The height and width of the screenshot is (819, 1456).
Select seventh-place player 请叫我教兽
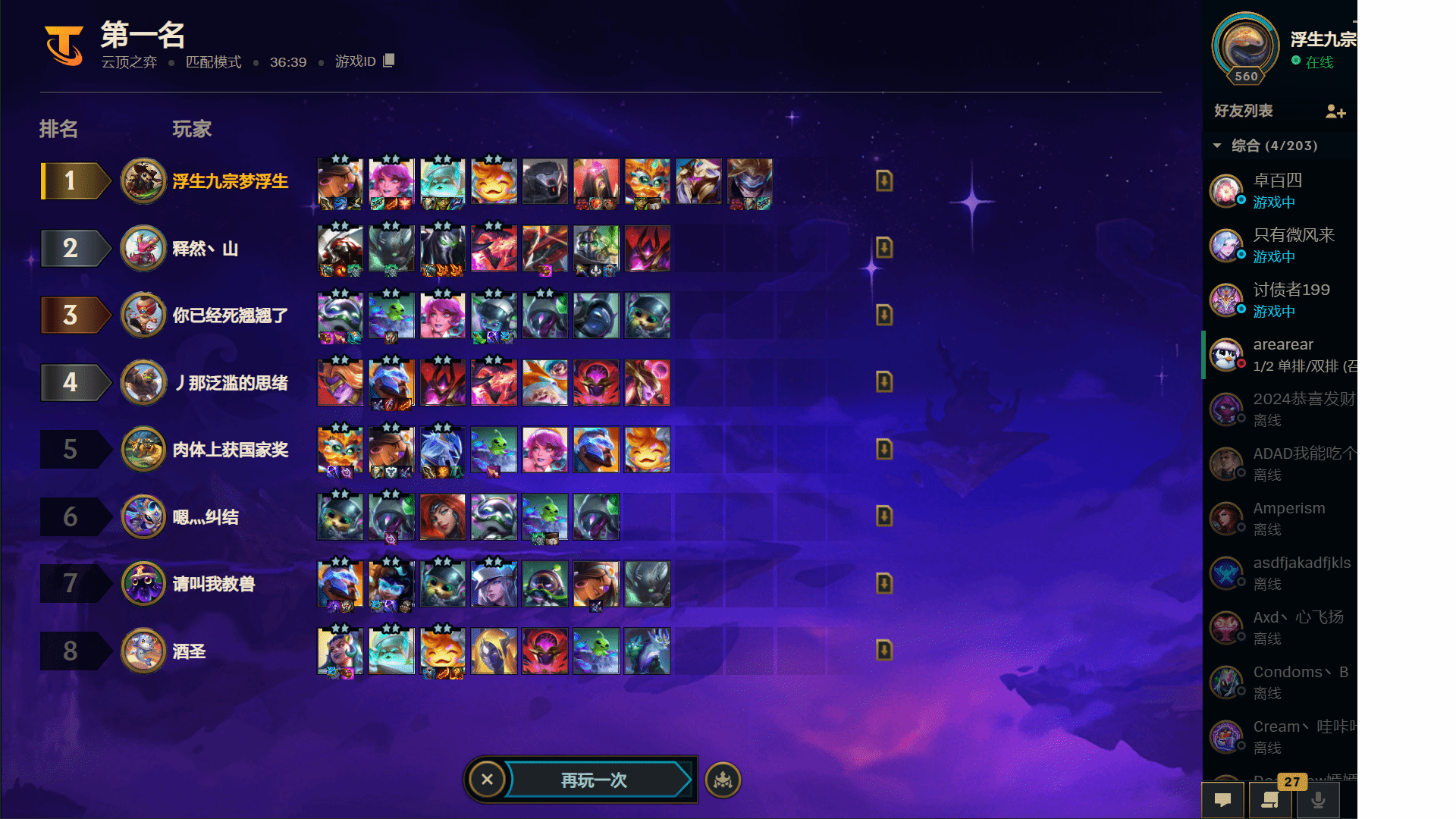[x=213, y=584]
